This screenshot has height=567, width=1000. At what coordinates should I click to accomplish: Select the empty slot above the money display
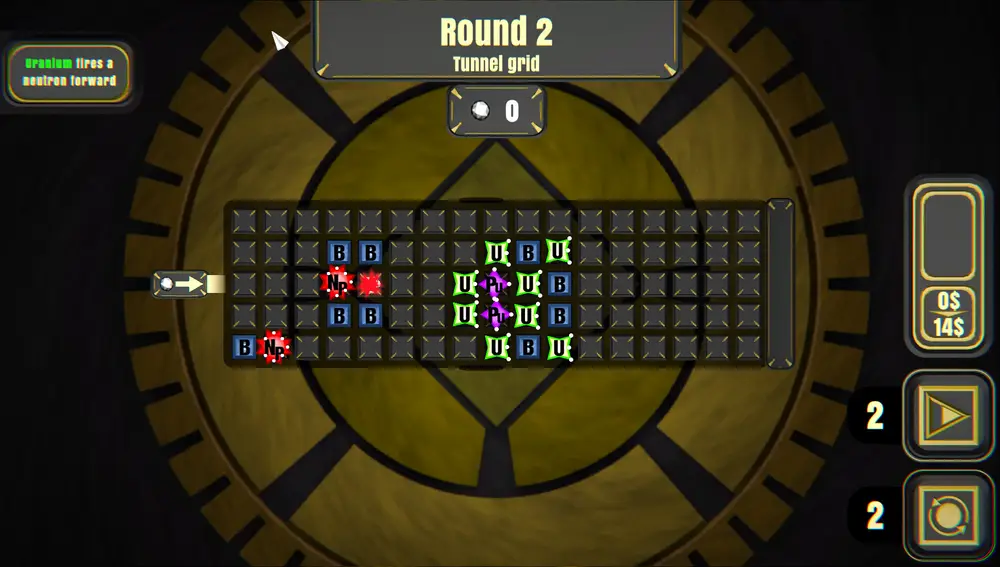click(948, 236)
